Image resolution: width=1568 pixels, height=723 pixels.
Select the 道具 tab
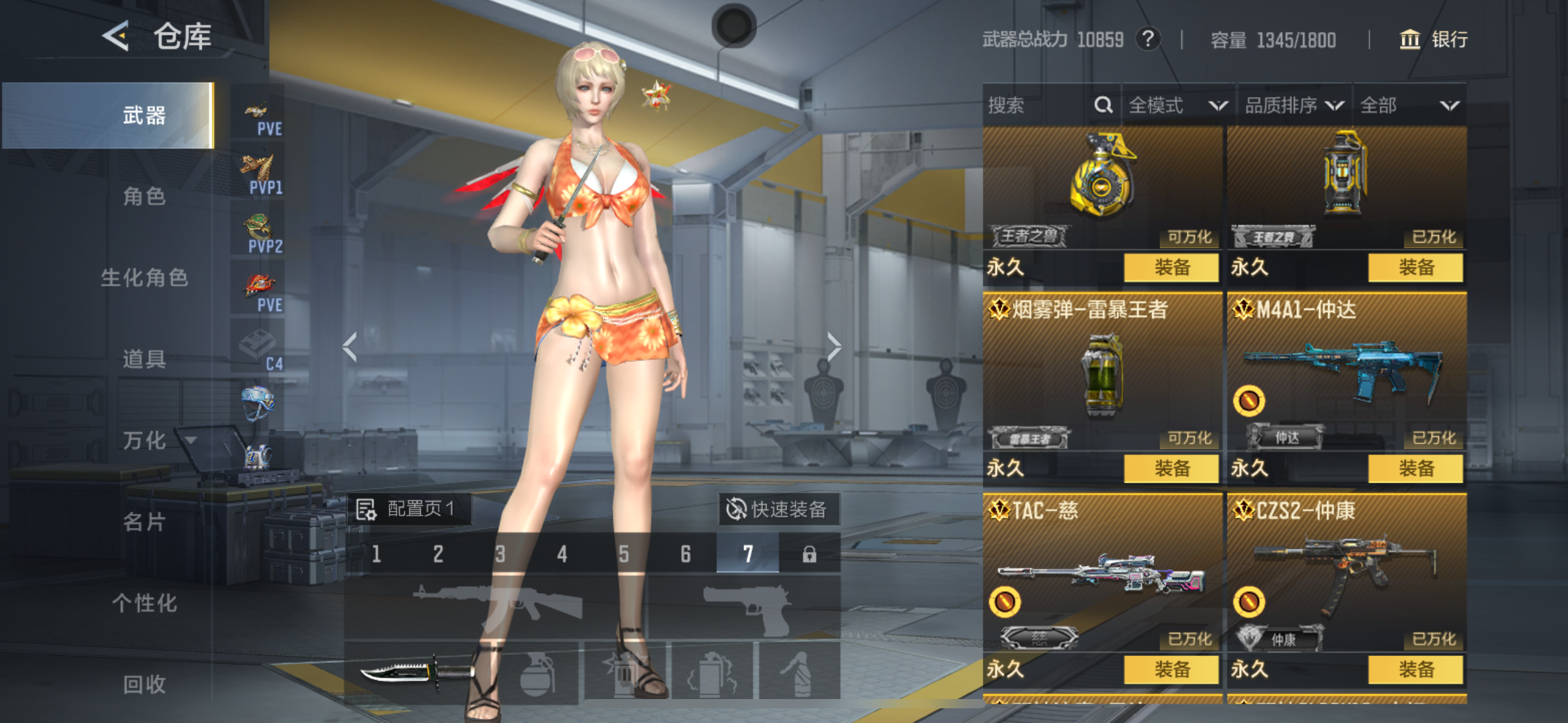(x=144, y=359)
